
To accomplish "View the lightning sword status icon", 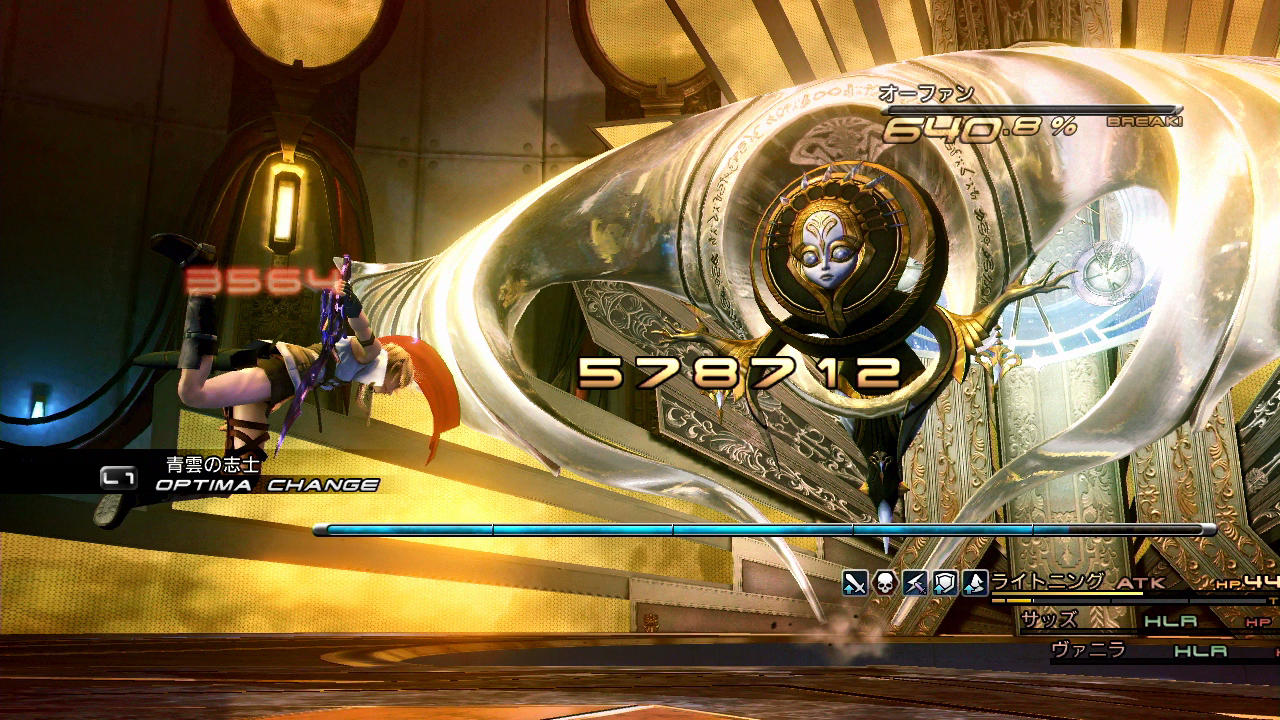I will point(914,583).
